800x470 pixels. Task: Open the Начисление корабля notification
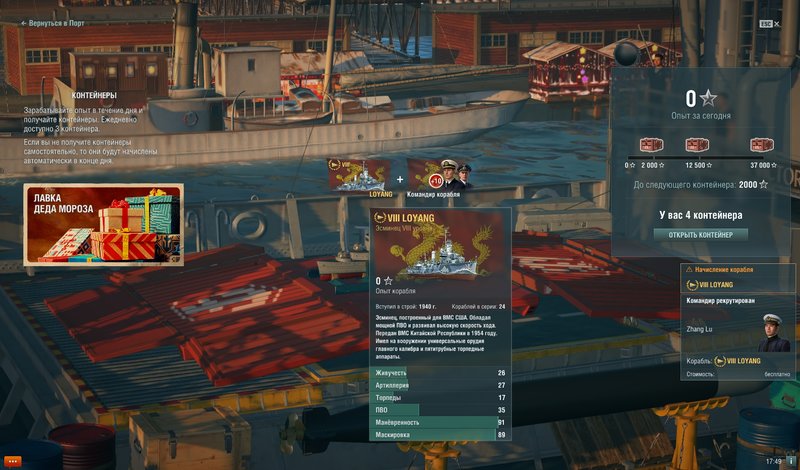point(738,270)
